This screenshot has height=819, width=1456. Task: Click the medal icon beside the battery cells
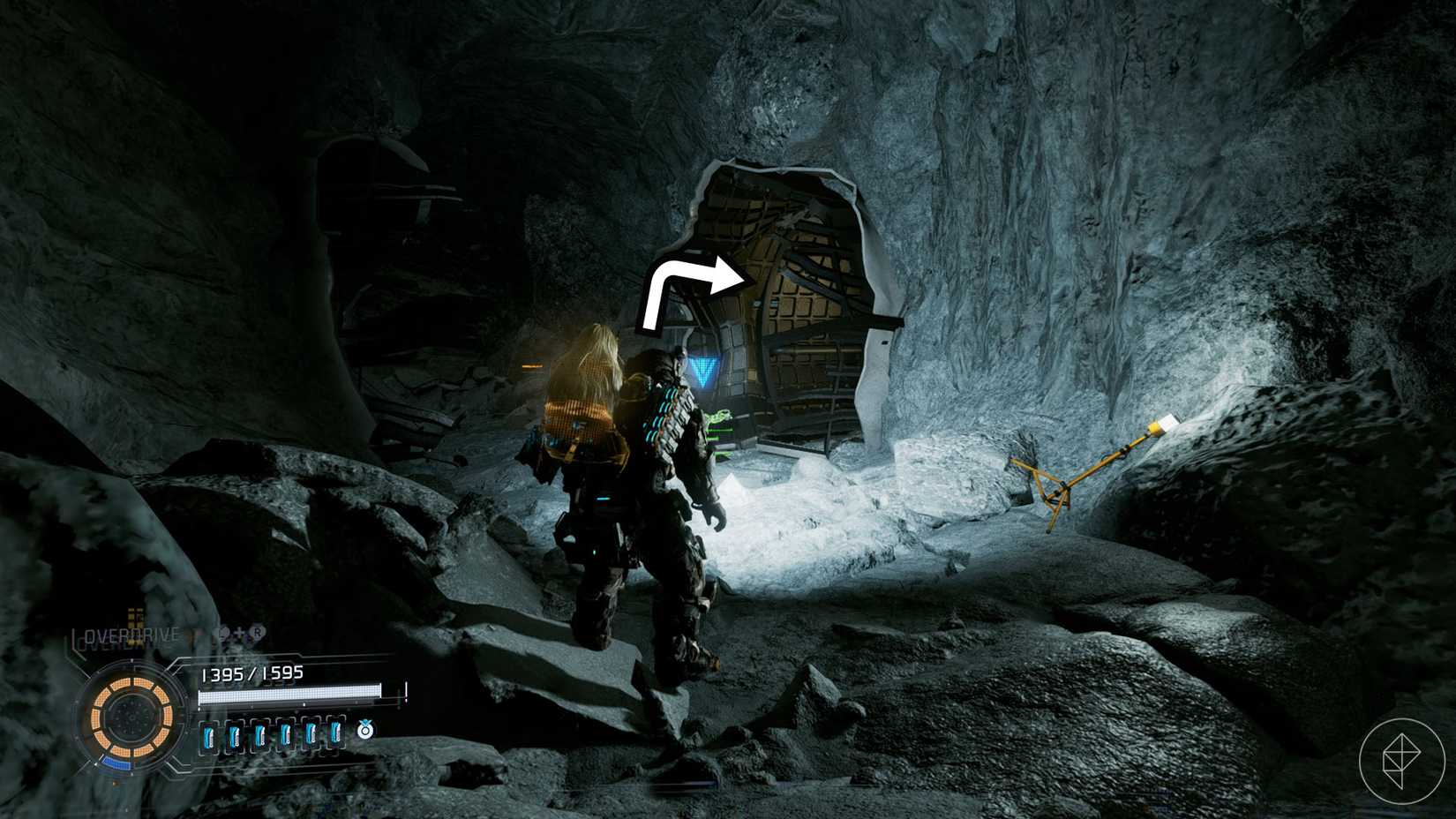pyautogui.click(x=365, y=731)
